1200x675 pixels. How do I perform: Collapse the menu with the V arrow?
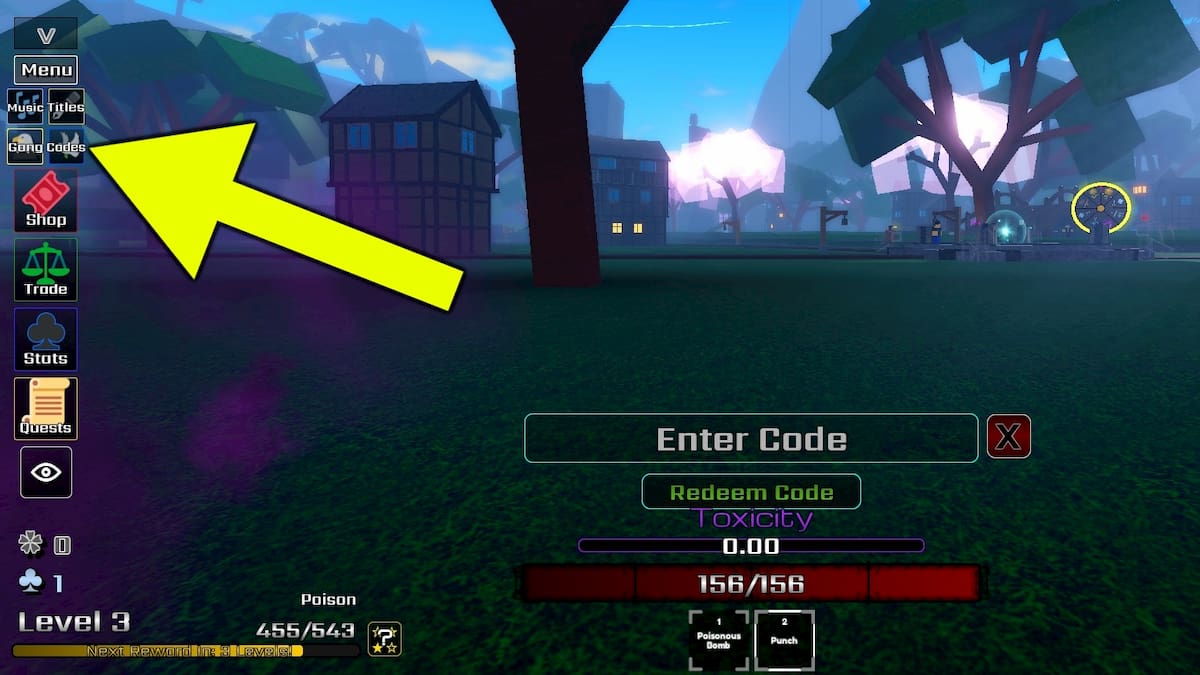click(x=46, y=35)
